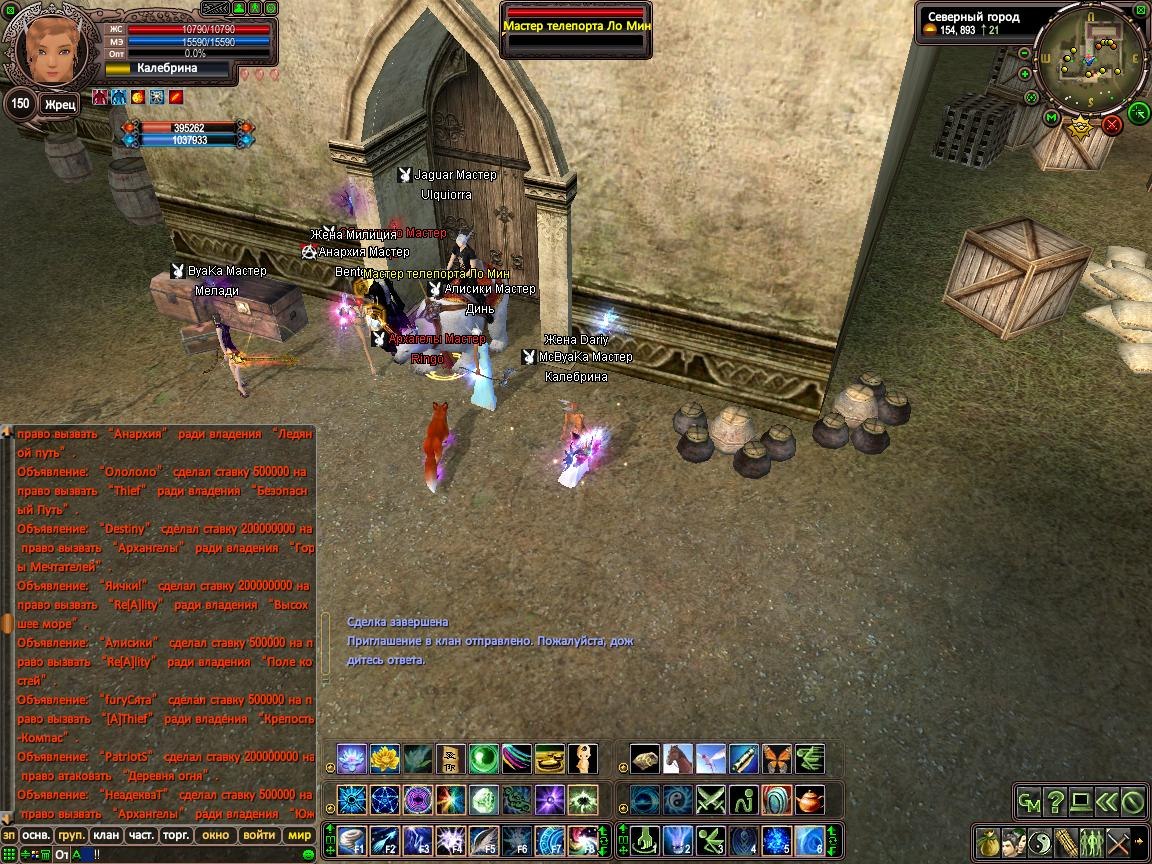The image size is (1152, 864).
Task: Activate the yin-yang skill icon
Action: click(1041, 841)
